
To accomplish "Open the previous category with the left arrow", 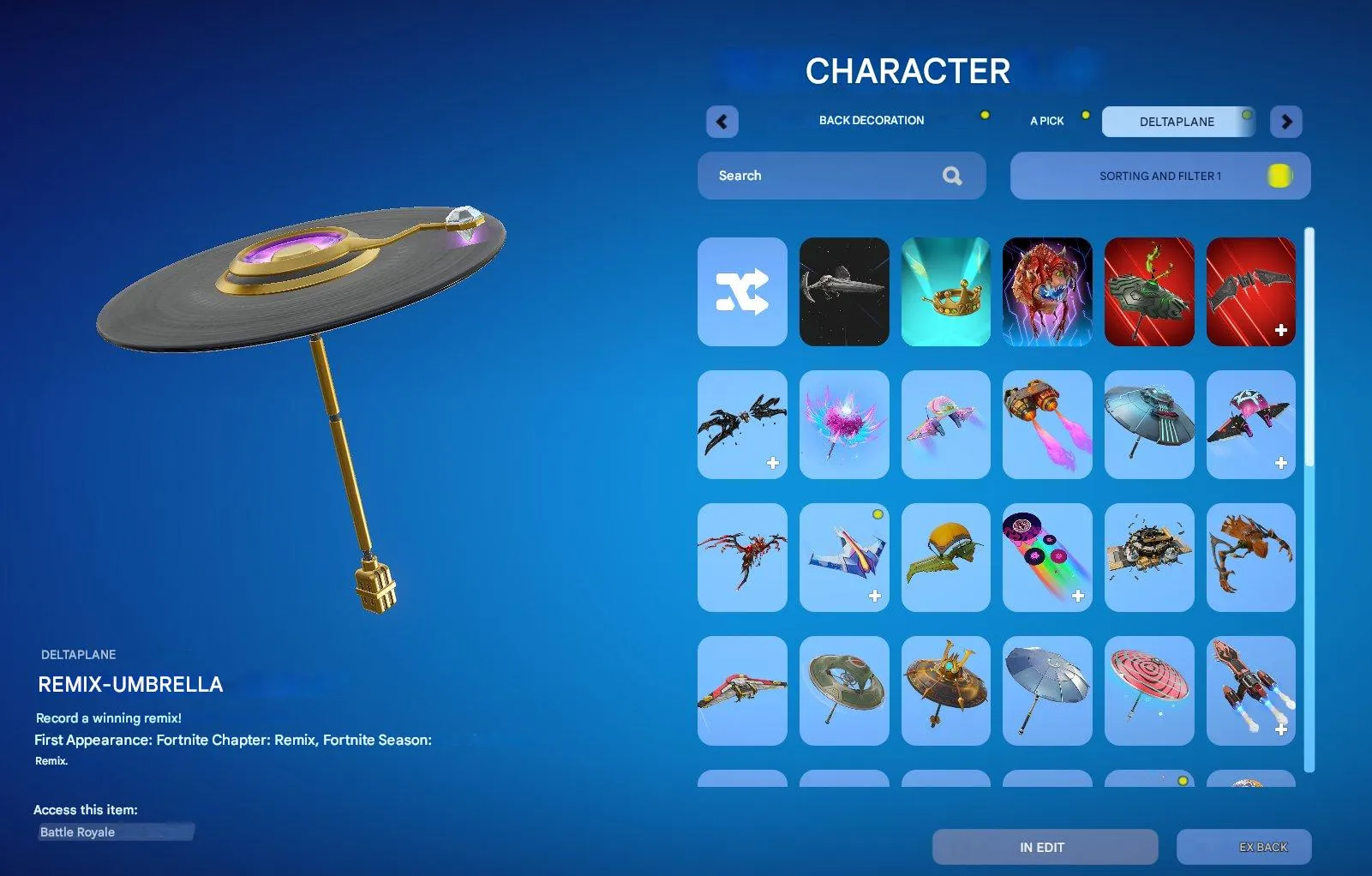I will 722,122.
